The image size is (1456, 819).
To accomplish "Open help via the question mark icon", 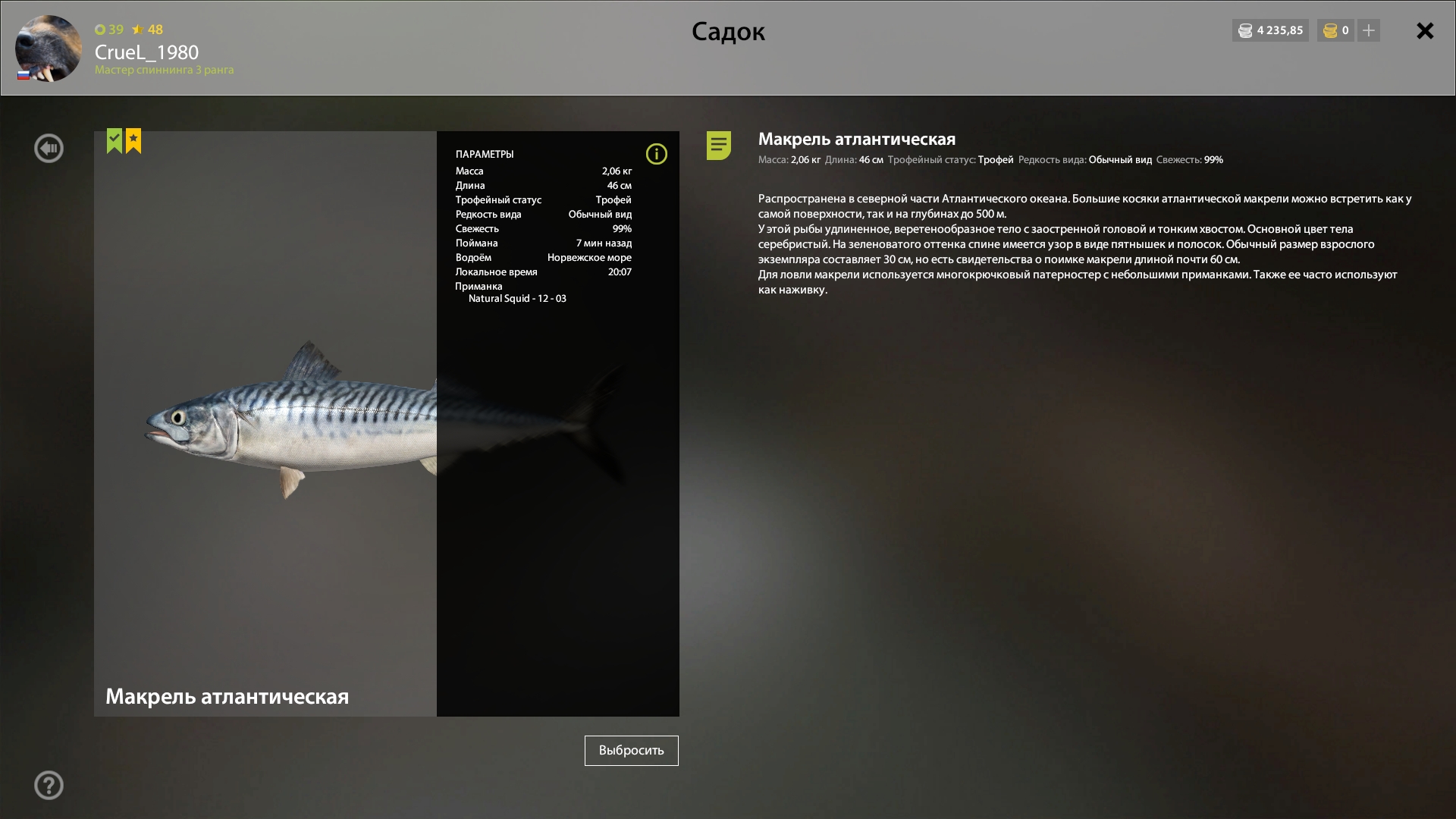I will tap(49, 785).
